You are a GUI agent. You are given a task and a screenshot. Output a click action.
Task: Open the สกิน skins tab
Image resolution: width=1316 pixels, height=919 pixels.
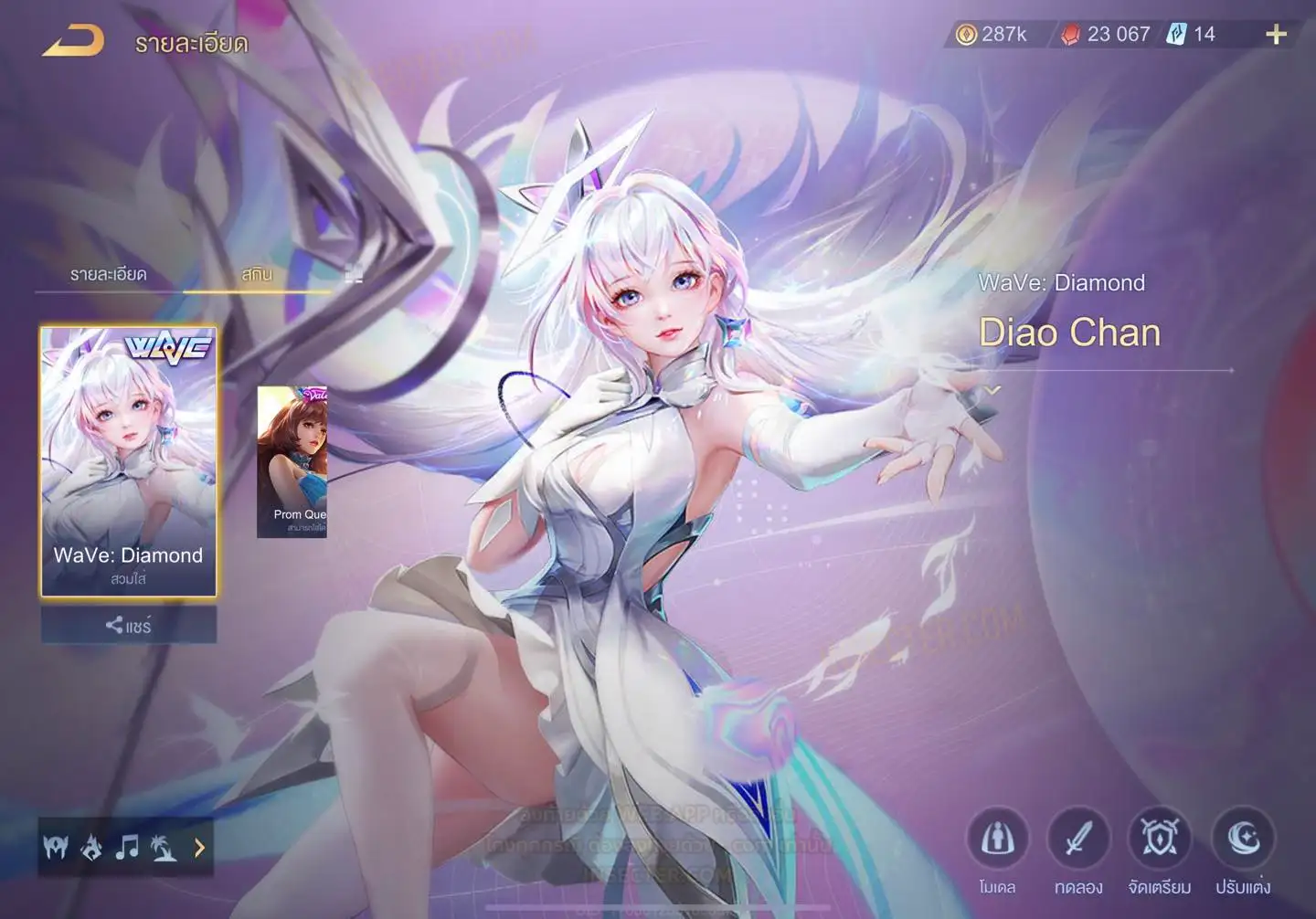coord(257,274)
